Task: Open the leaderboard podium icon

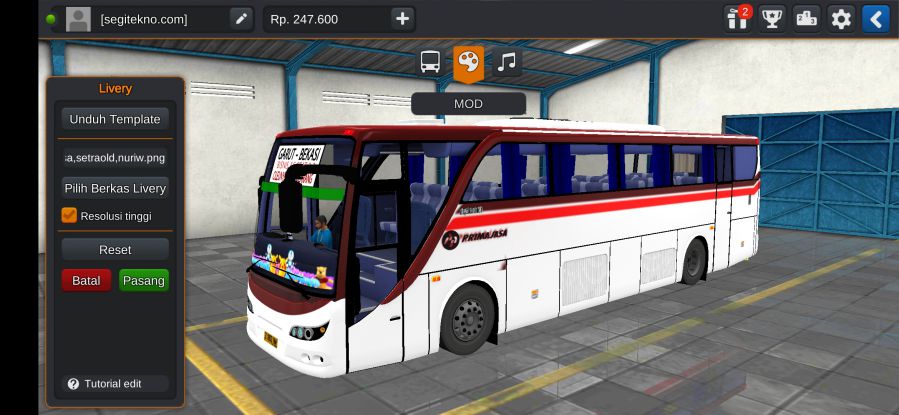Action: [x=806, y=18]
